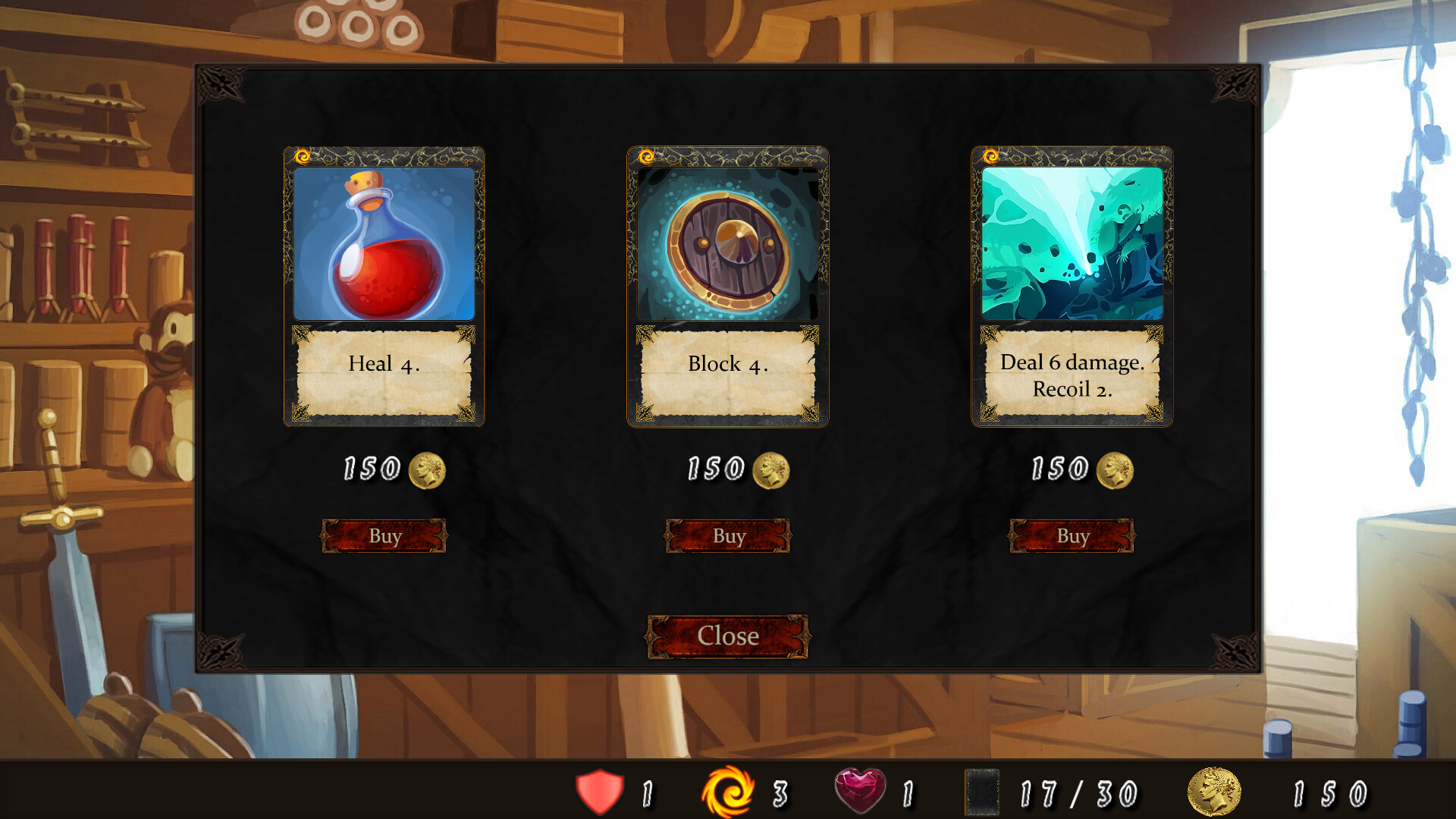Select the orange swirl energy icon at bottom
The image size is (1456, 819).
tap(730, 793)
